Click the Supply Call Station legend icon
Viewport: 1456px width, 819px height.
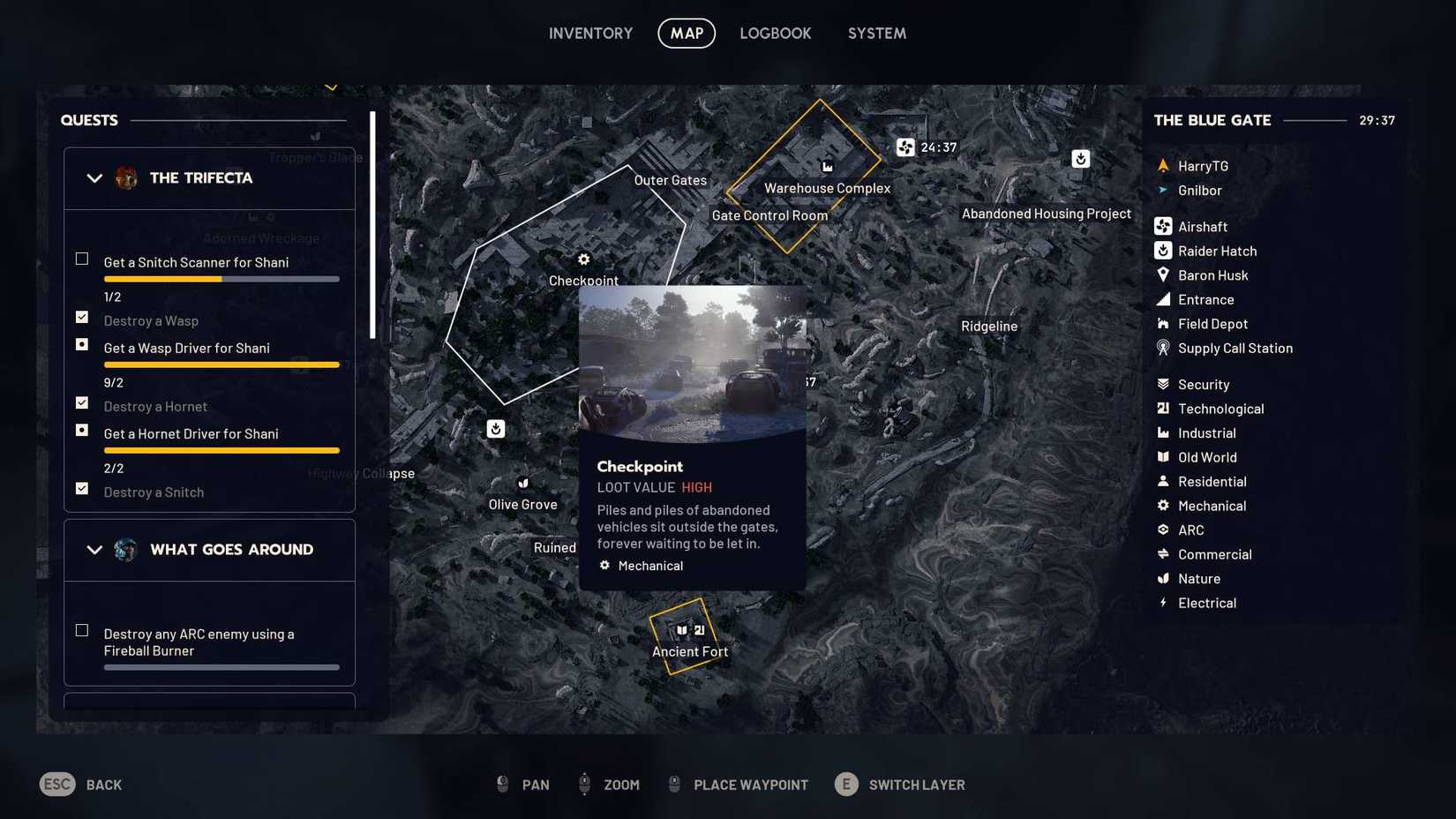point(1162,348)
